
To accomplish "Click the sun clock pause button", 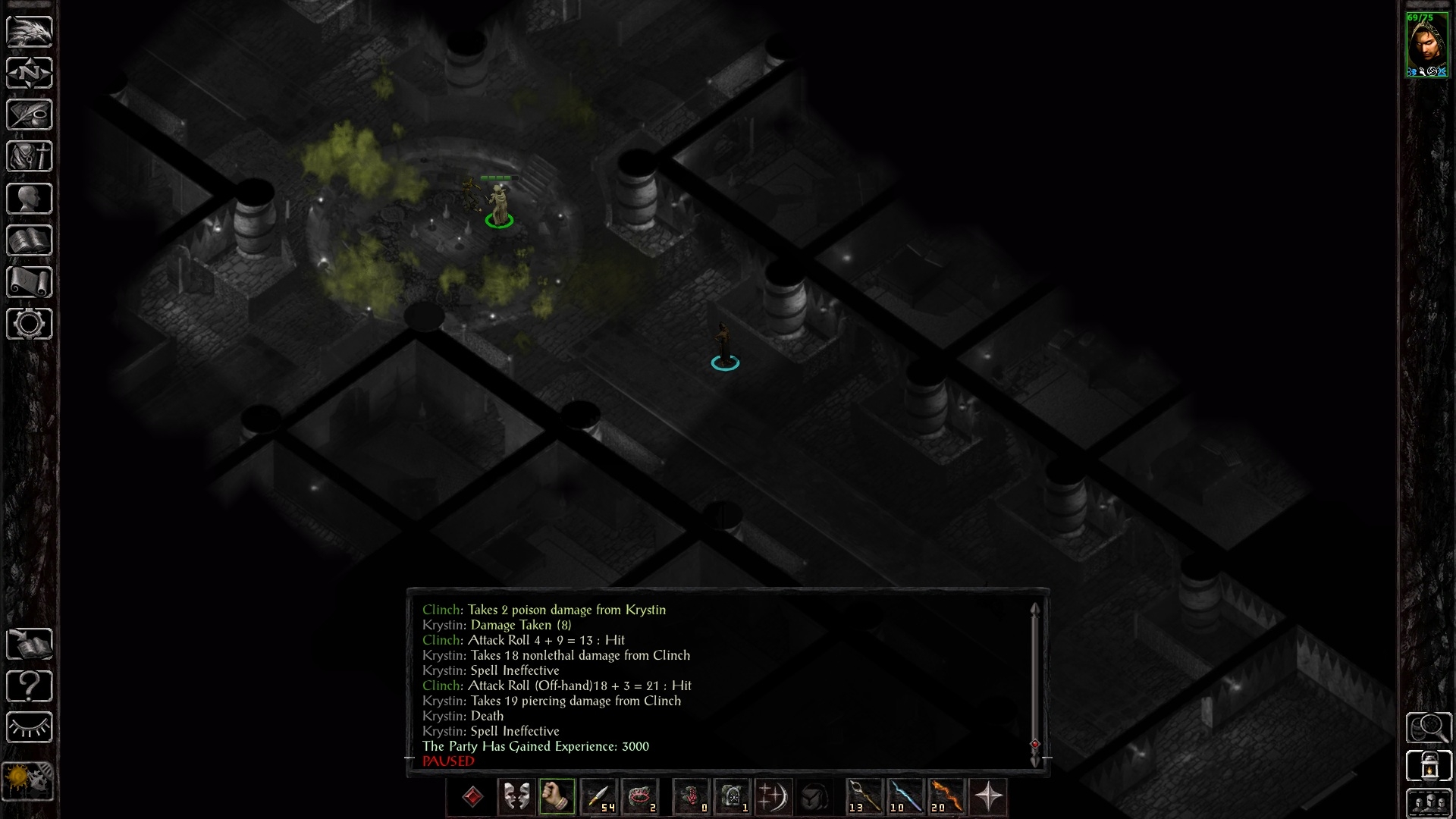I will pyautogui.click(x=28, y=780).
